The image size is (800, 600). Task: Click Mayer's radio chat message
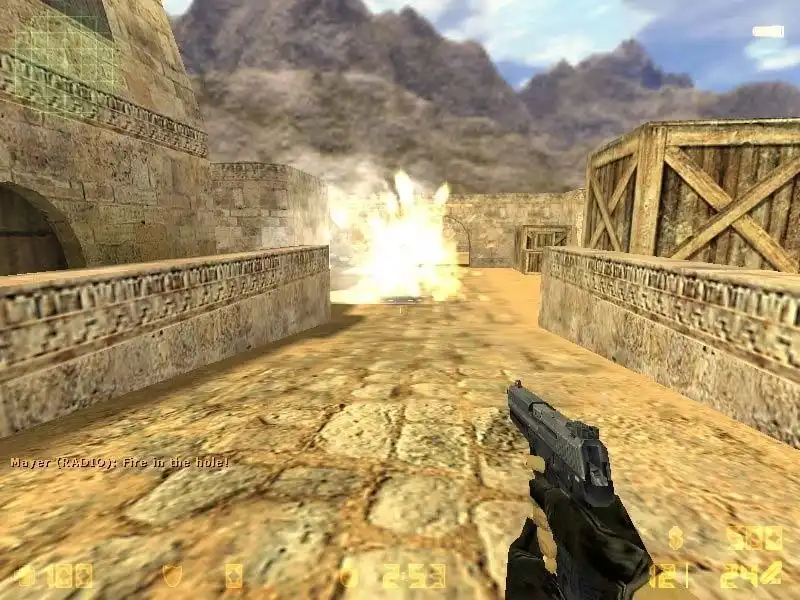tap(120, 463)
